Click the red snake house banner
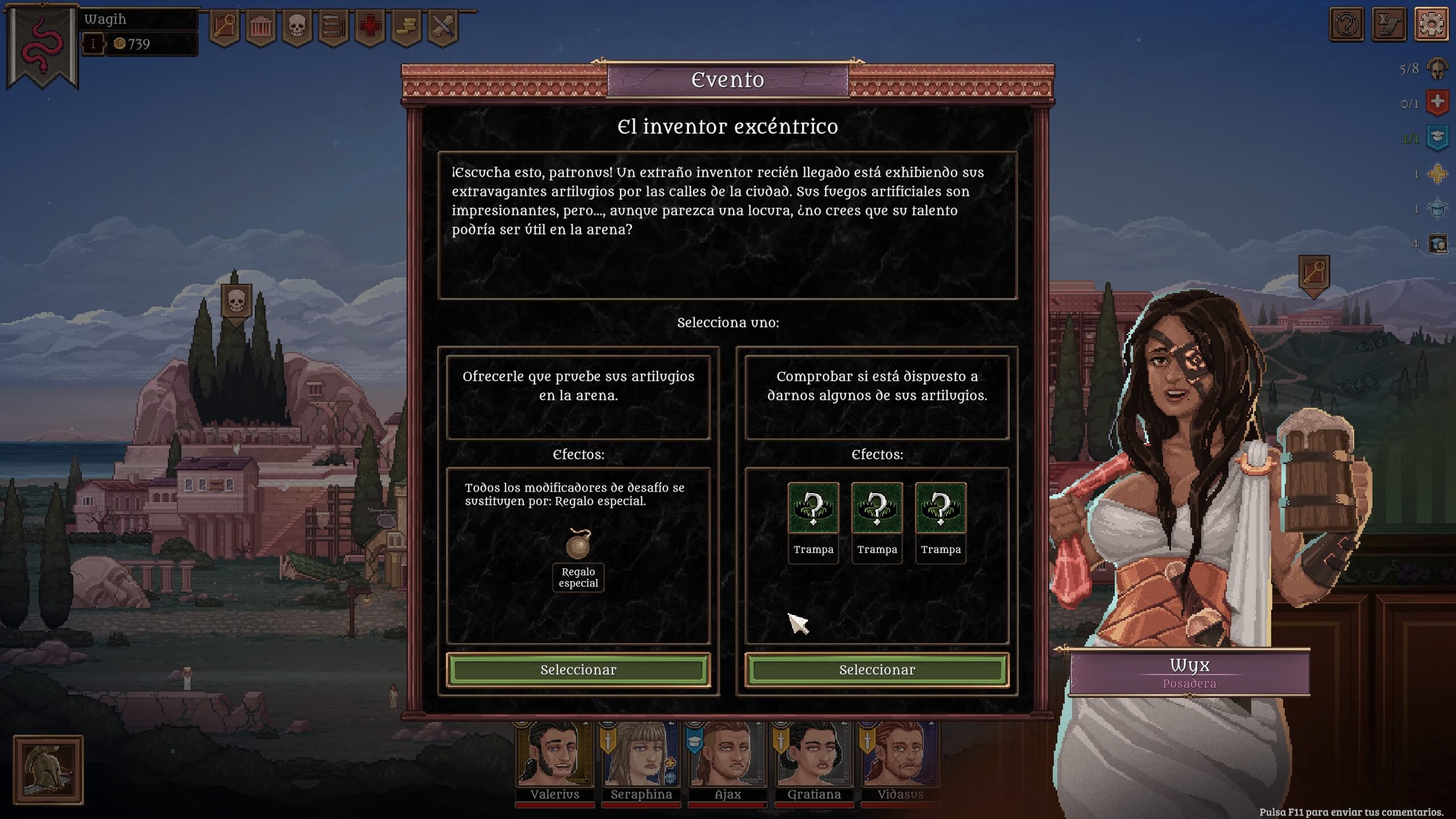 pos(43,45)
